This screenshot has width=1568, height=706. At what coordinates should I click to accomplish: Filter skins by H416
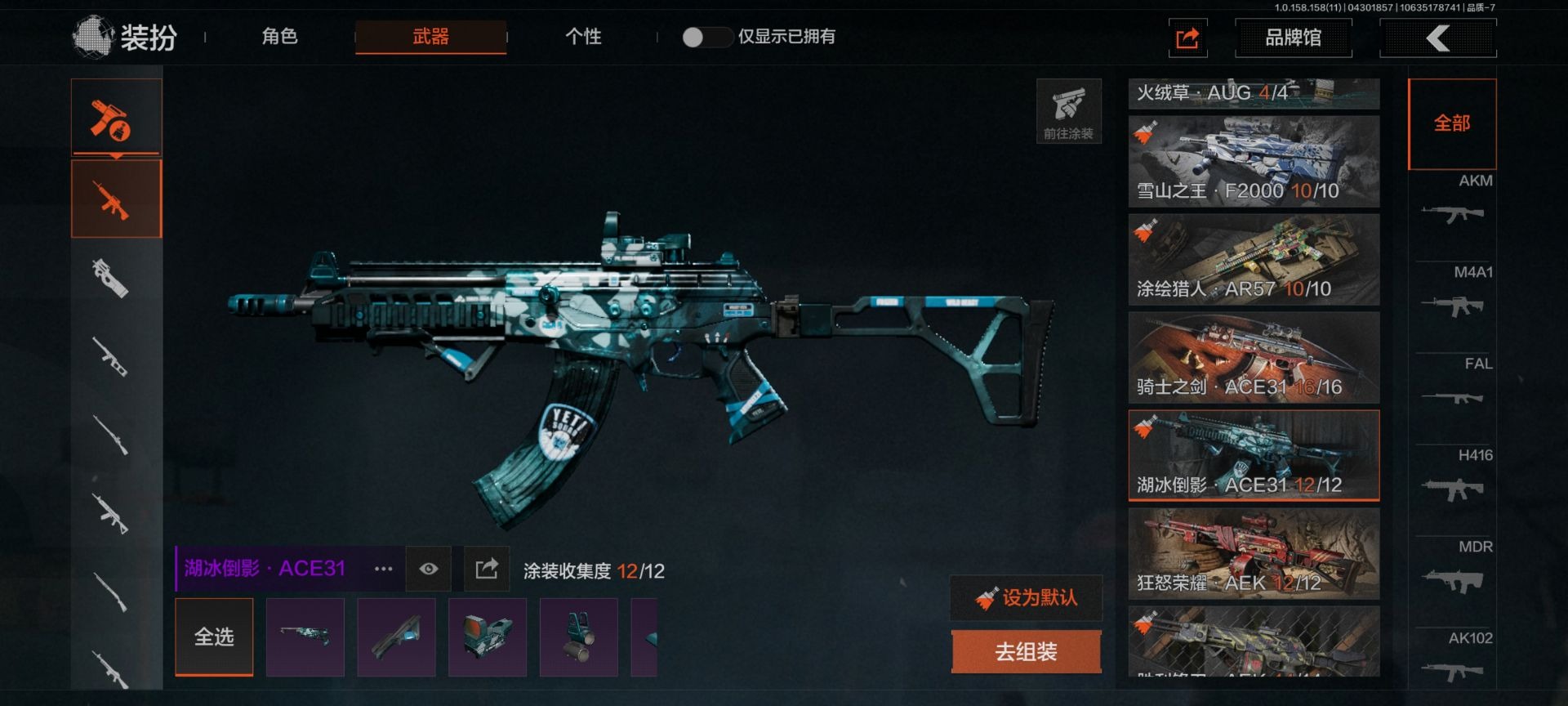coord(1454,479)
